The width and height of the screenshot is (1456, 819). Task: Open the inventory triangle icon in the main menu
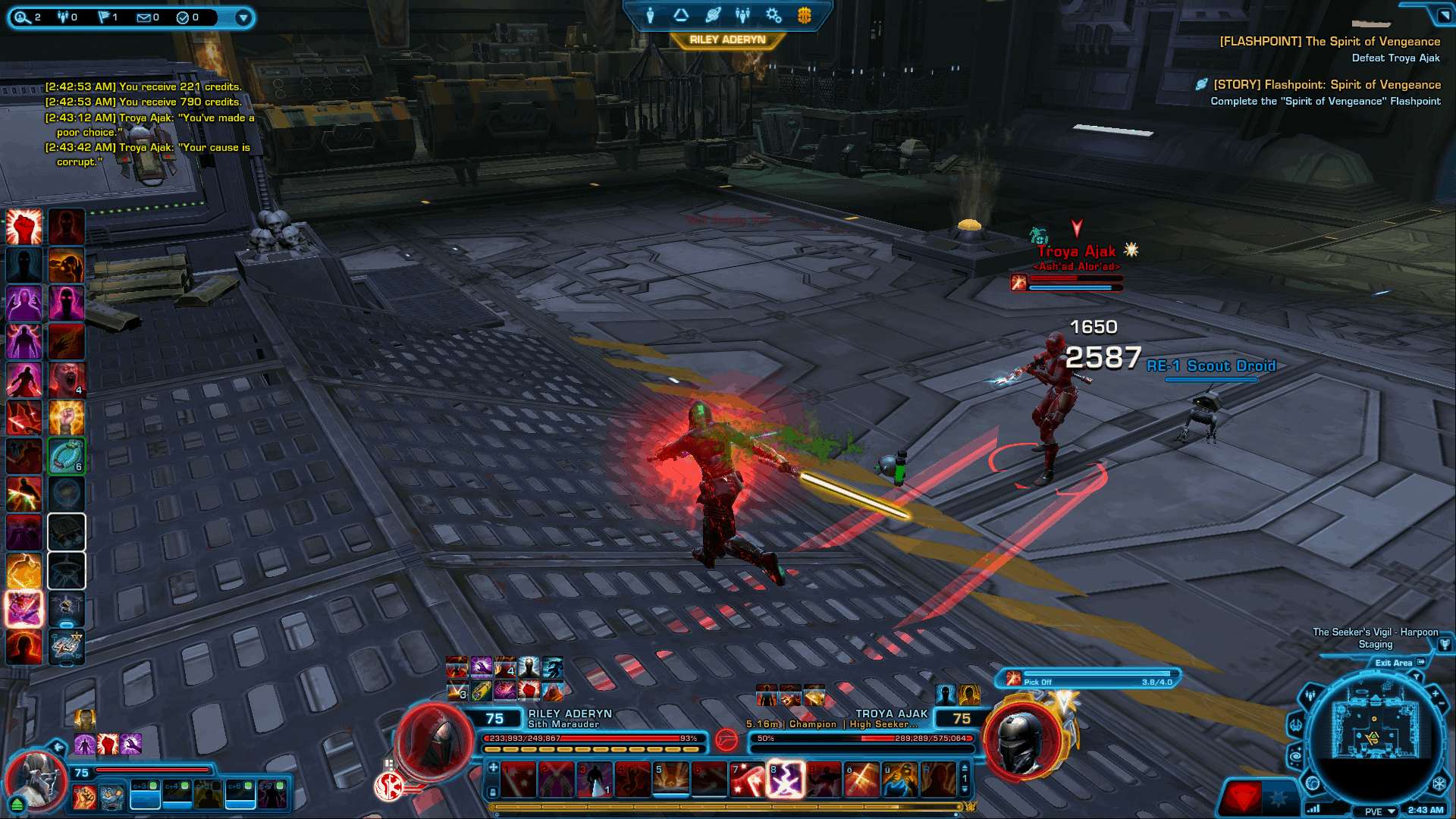point(681,14)
